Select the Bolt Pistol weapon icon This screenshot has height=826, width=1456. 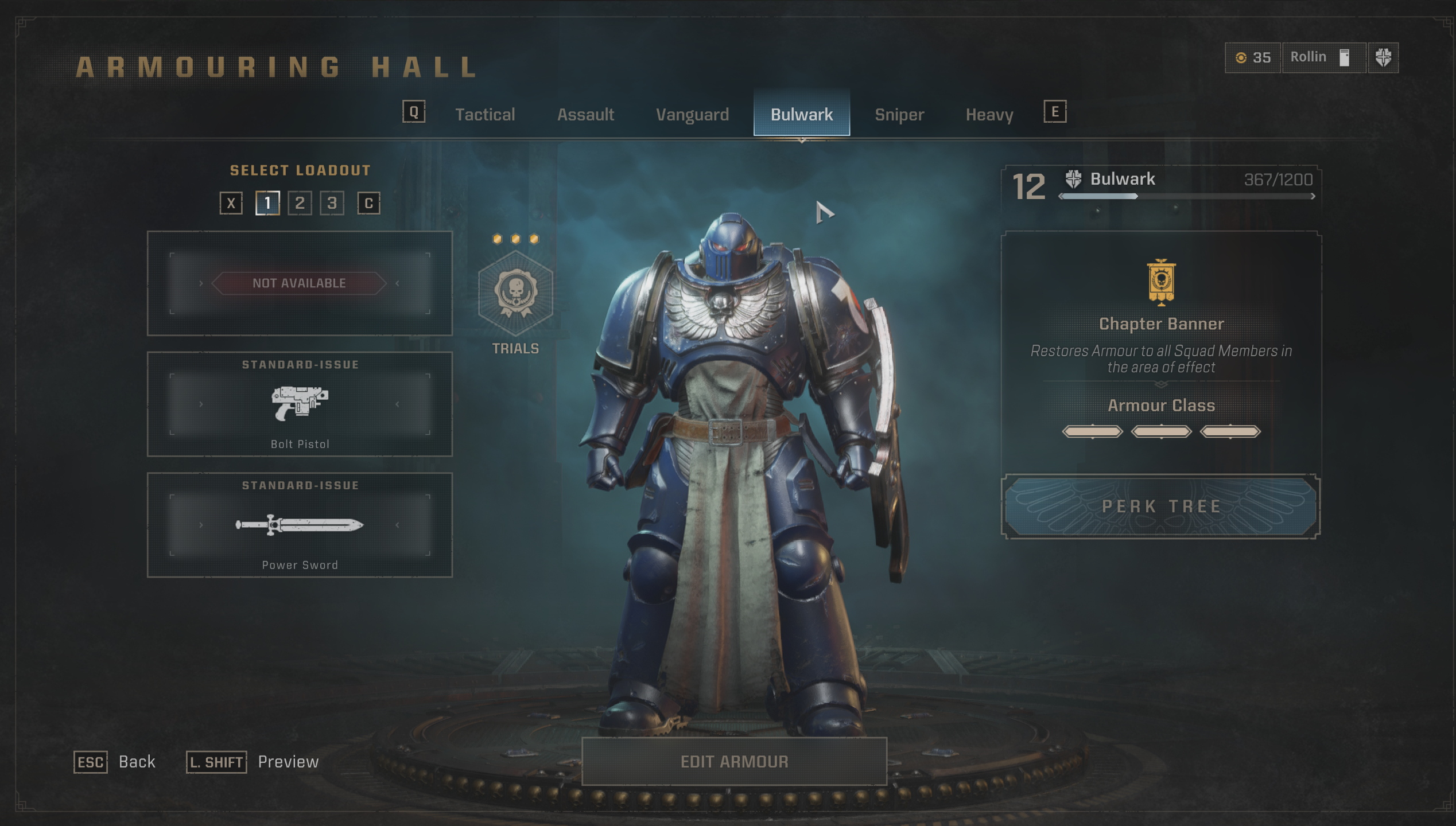(300, 404)
